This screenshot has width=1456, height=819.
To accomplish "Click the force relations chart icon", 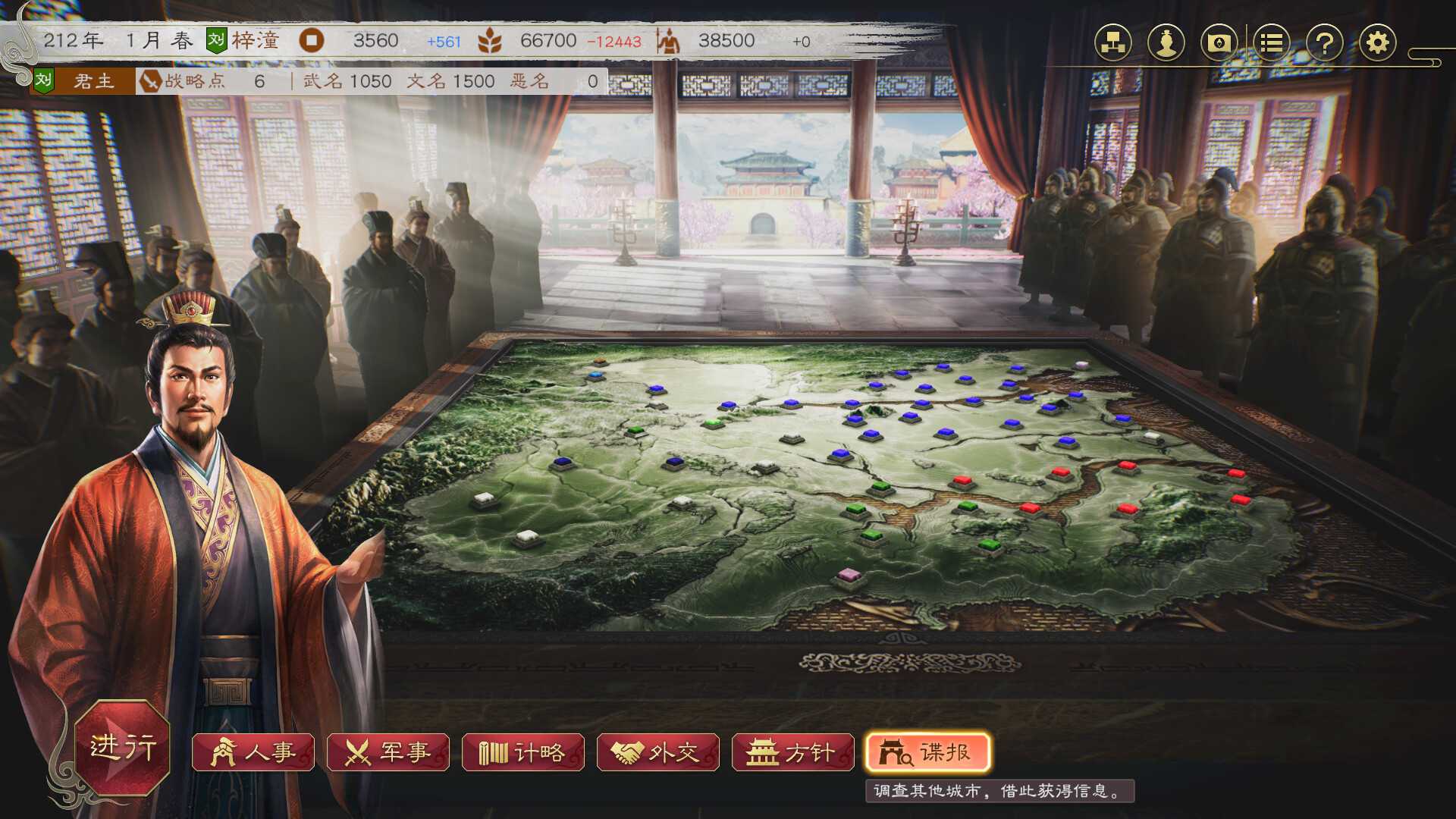I will click(1112, 43).
